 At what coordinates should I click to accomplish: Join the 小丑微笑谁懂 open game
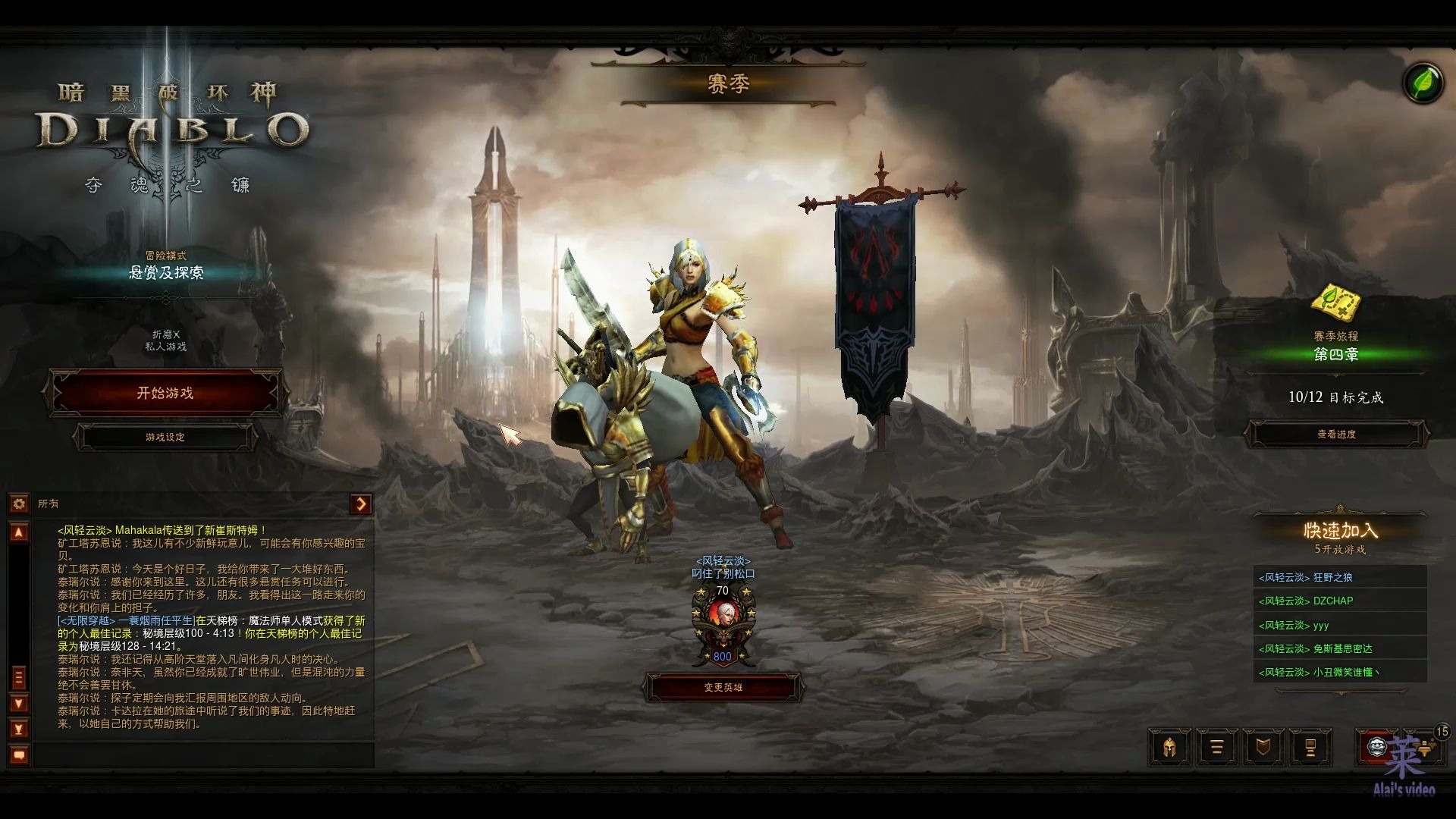1339,672
